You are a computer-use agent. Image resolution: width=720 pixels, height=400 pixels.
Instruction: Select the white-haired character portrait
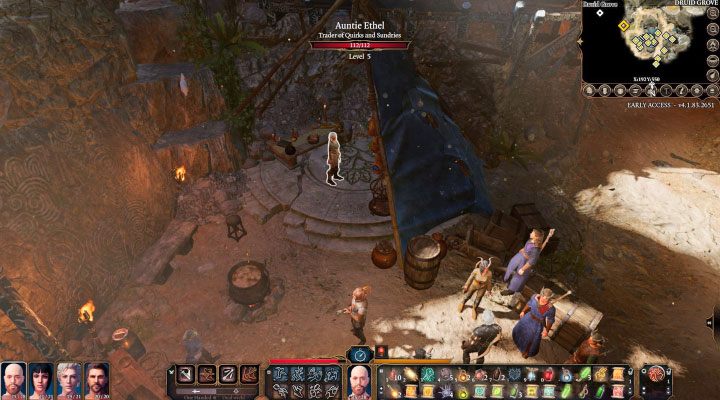tap(69, 380)
